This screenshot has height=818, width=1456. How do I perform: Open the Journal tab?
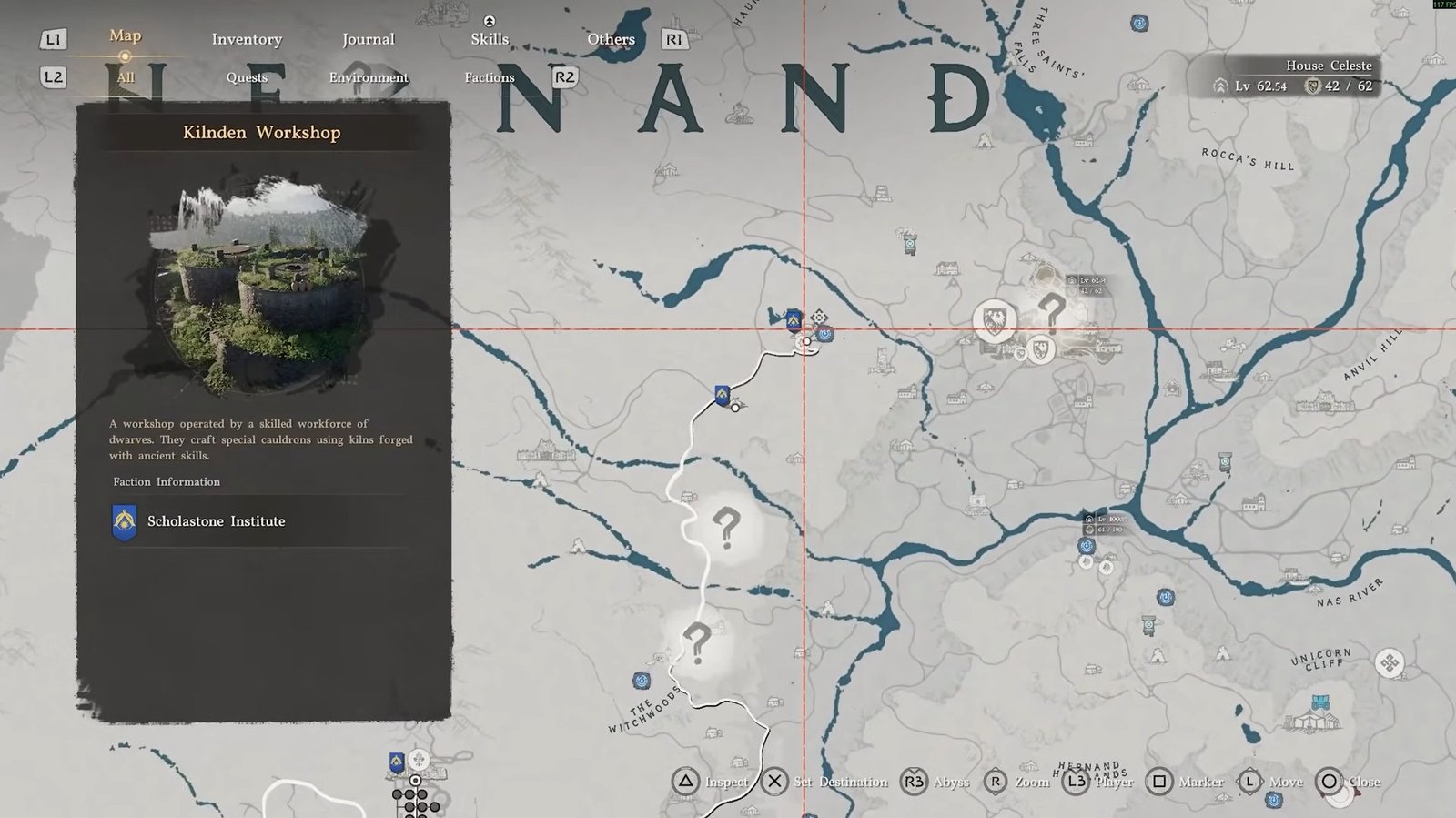tap(368, 39)
